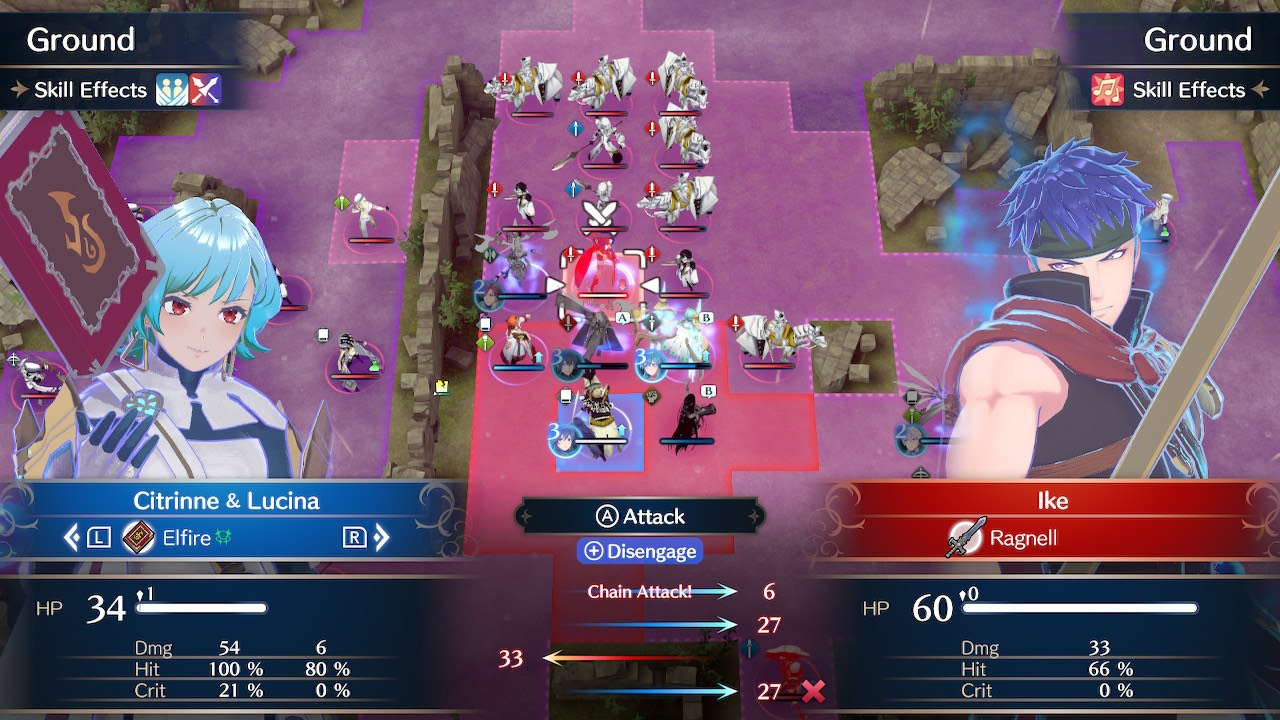This screenshot has height=720, width=1280.
Task: View the crossed-out sword skill effect icon
Action: pos(205,90)
